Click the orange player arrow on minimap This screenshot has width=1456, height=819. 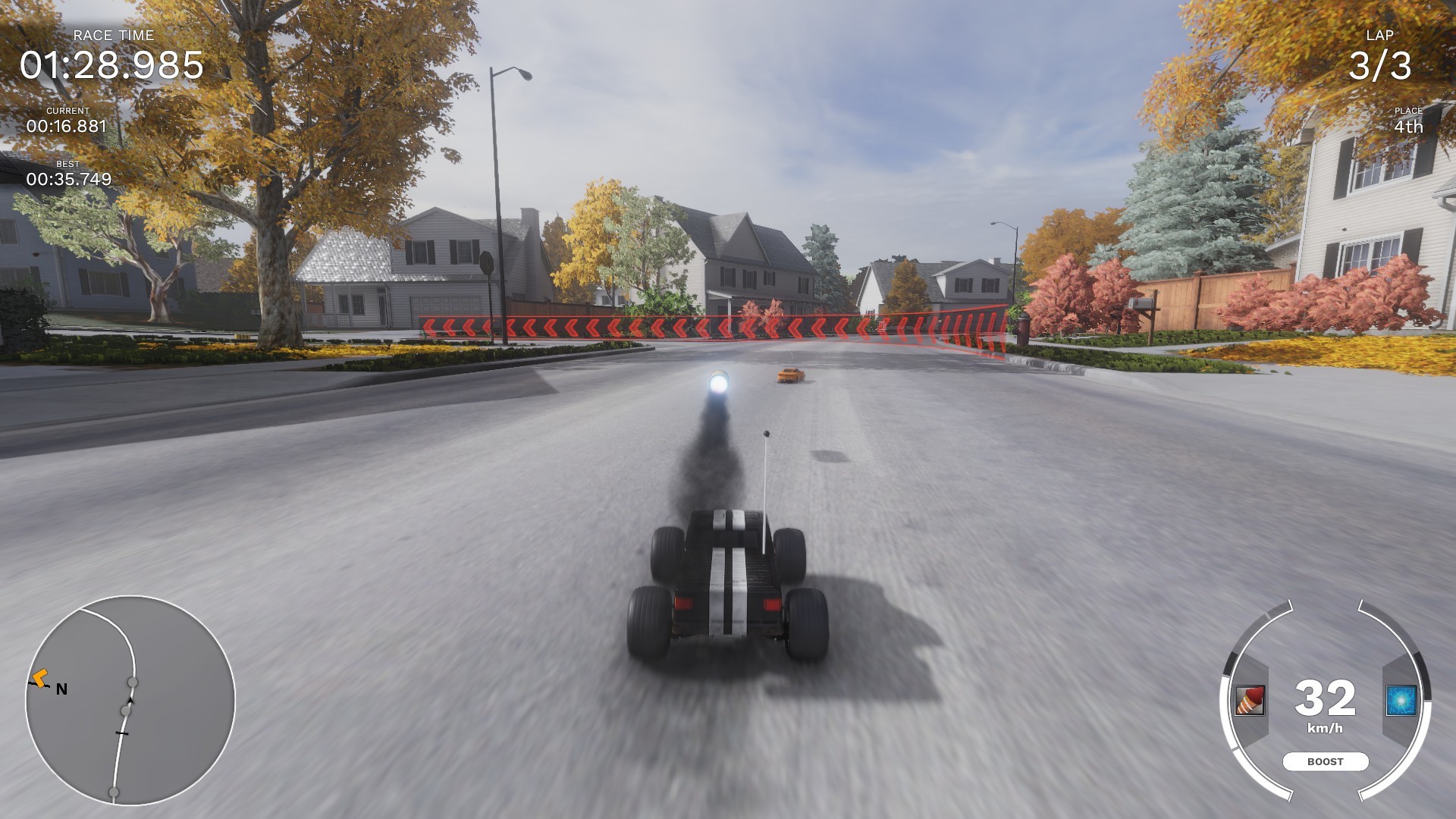41,679
